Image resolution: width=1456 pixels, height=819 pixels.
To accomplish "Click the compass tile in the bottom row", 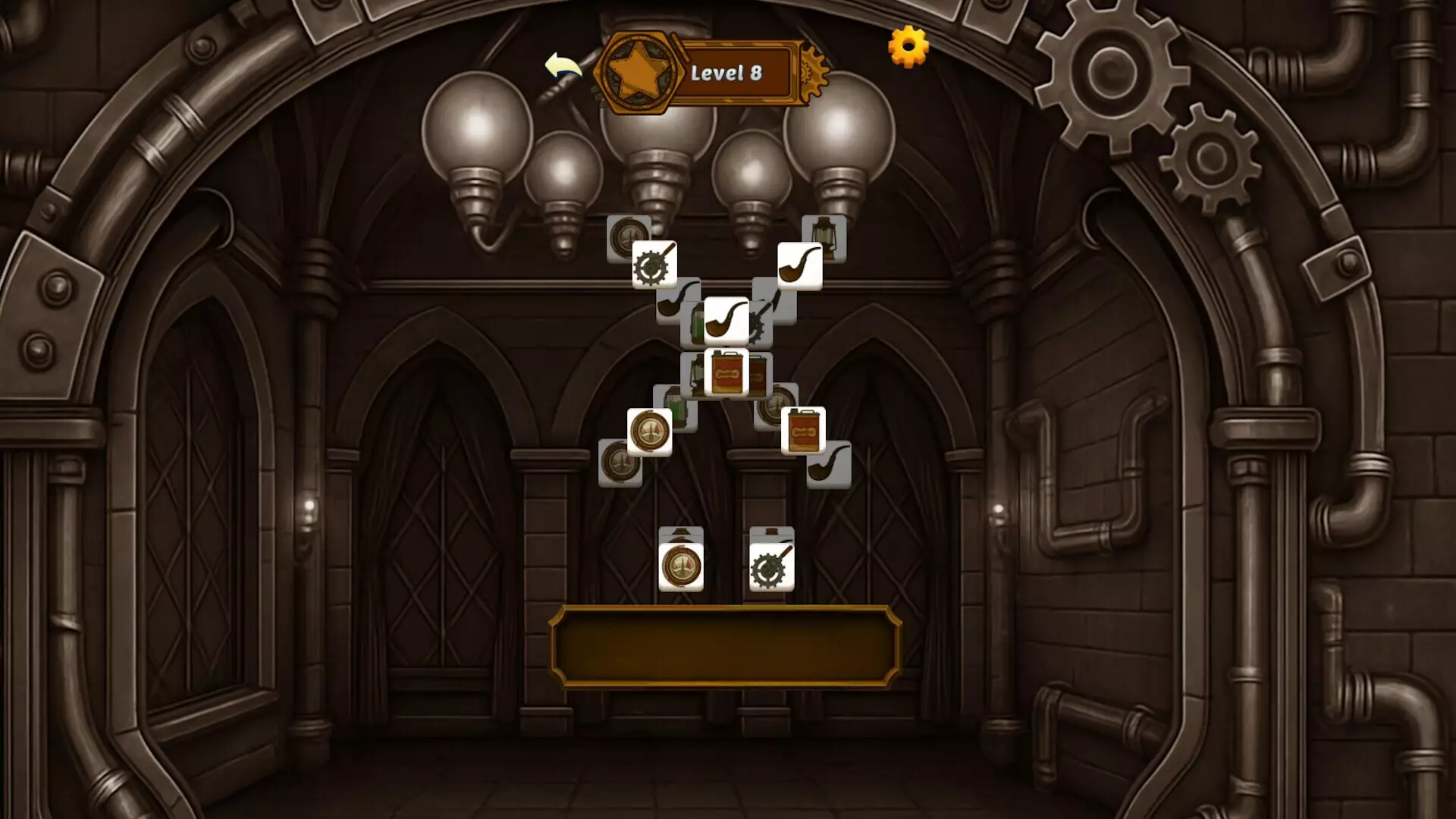I will [682, 565].
